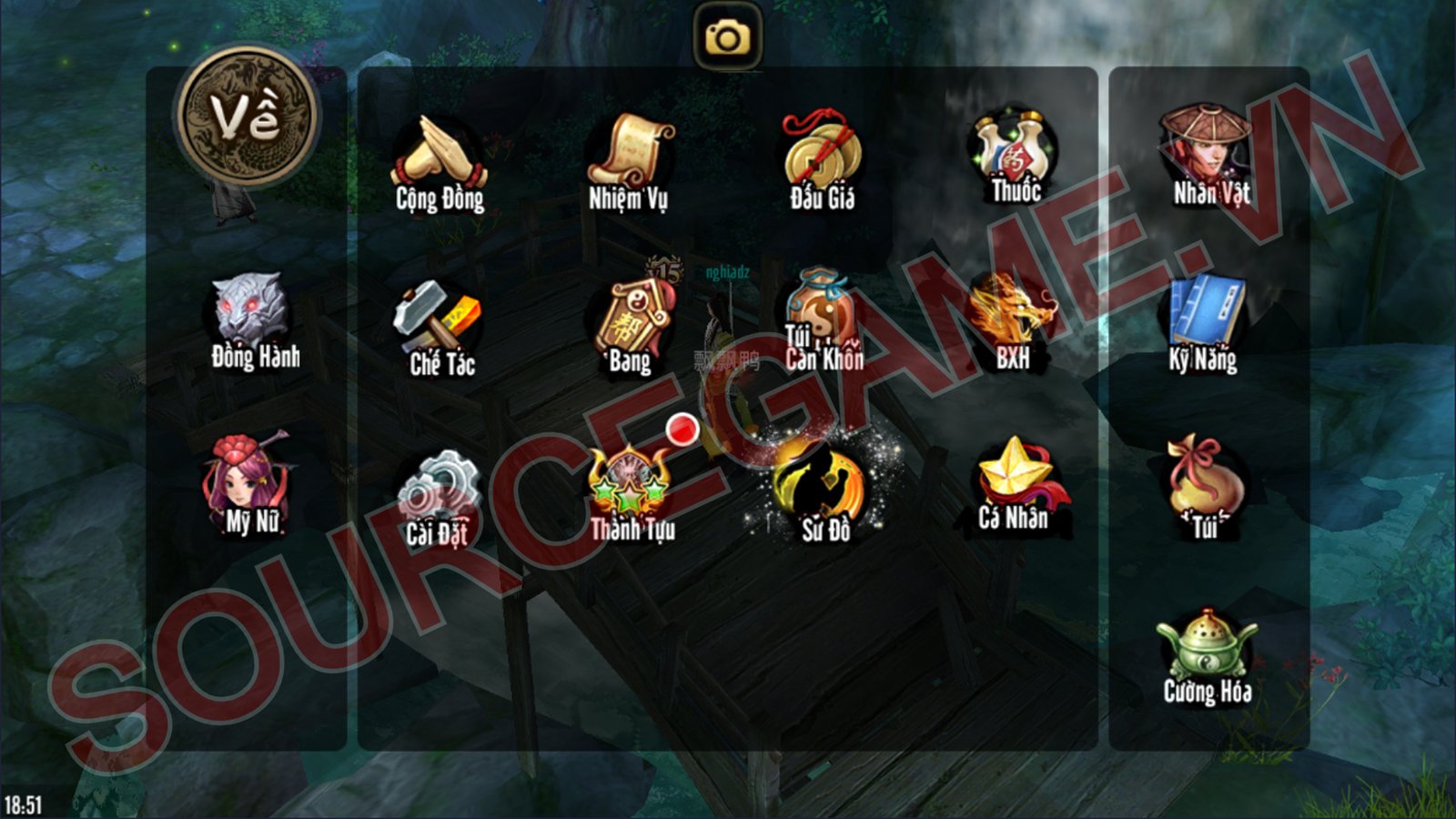The height and width of the screenshot is (819, 1456).
Task: Open the Cài Đặt gear settings
Action: tap(440, 496)
